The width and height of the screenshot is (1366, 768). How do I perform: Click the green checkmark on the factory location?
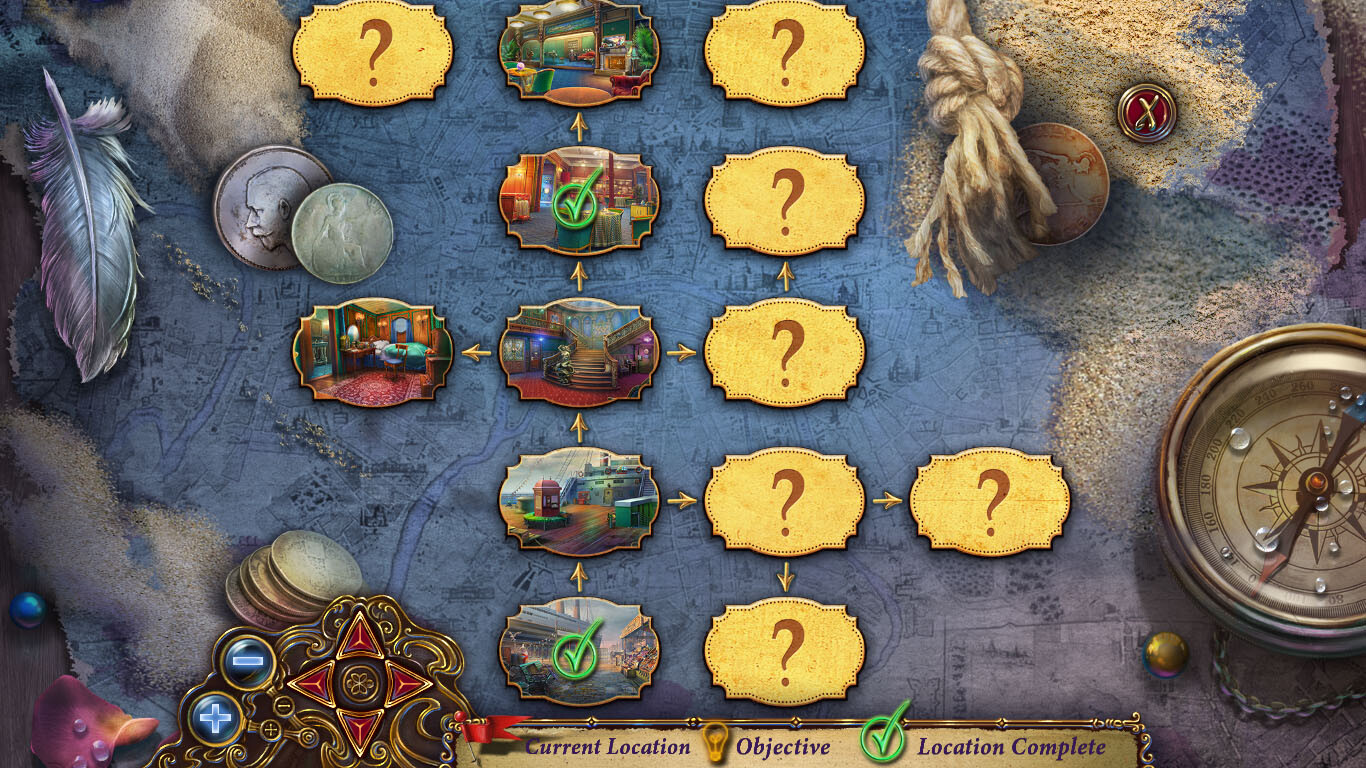(573, 653)
